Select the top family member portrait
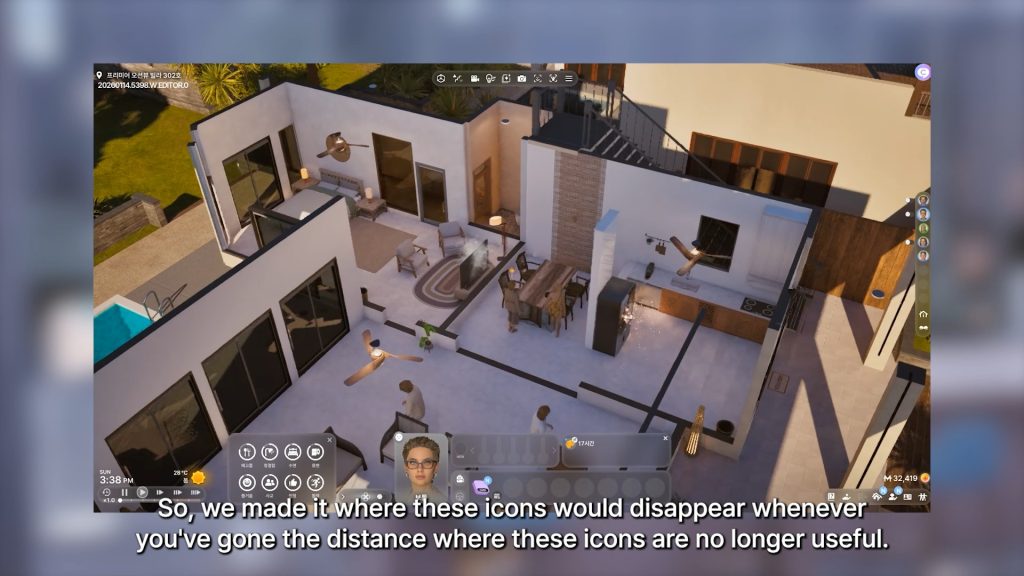Image resolution: width=1024 pixels, height=576 pixels. (x=922, y=200)
